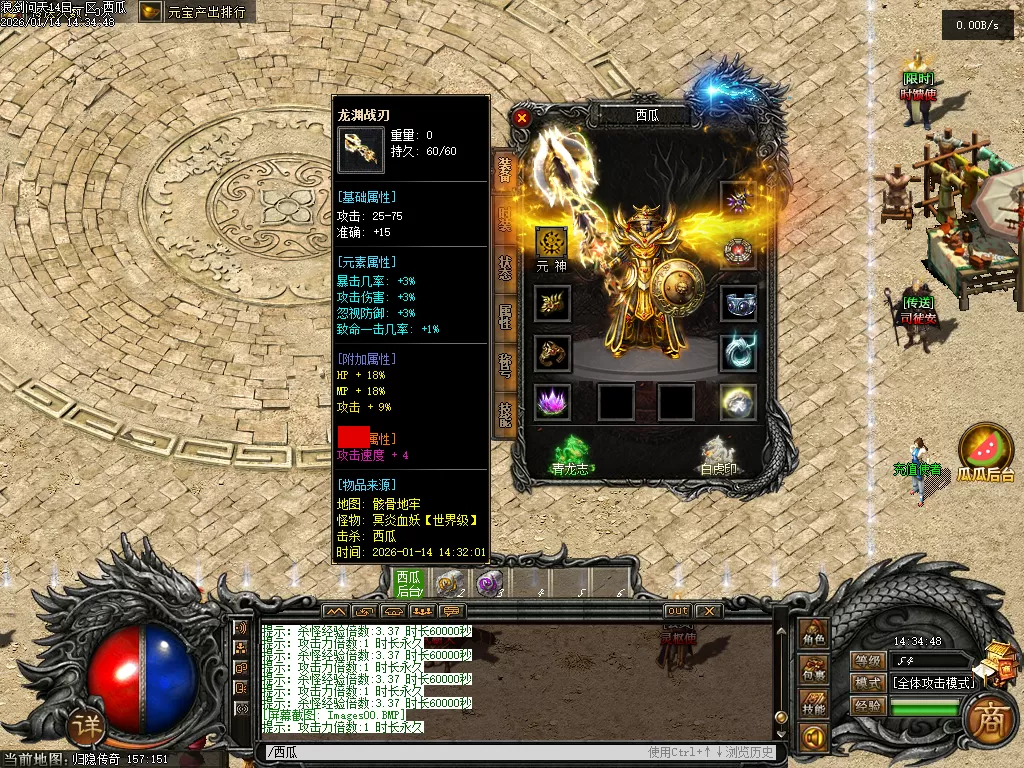
Task: Close the chat window with X button
Action: point(708,611)
